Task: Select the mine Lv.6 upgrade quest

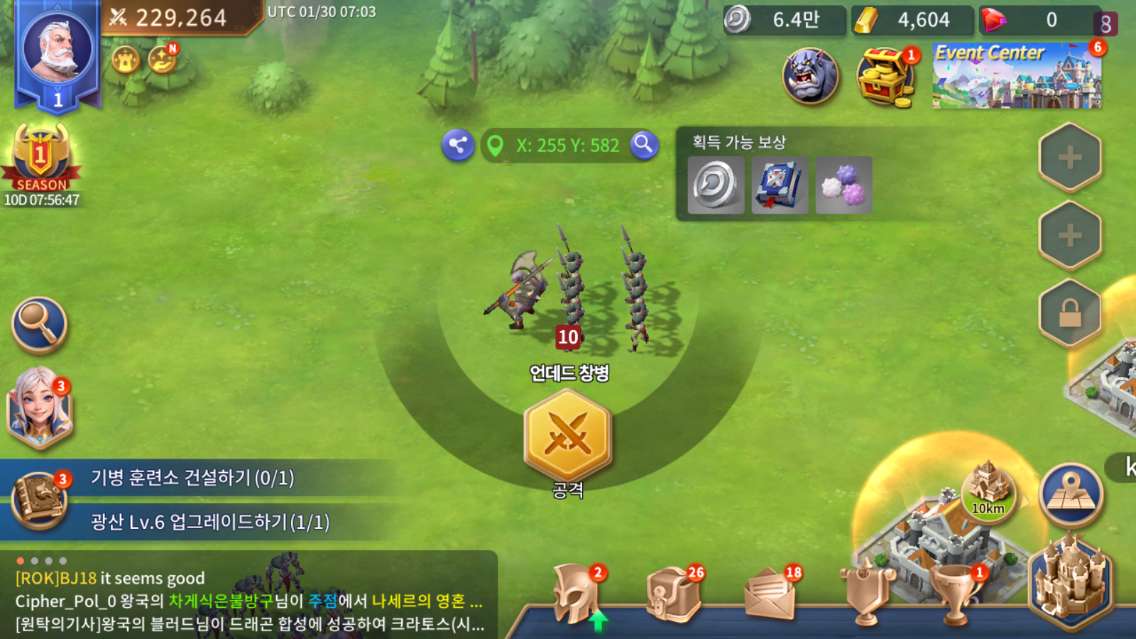Action: coord(210,521)
